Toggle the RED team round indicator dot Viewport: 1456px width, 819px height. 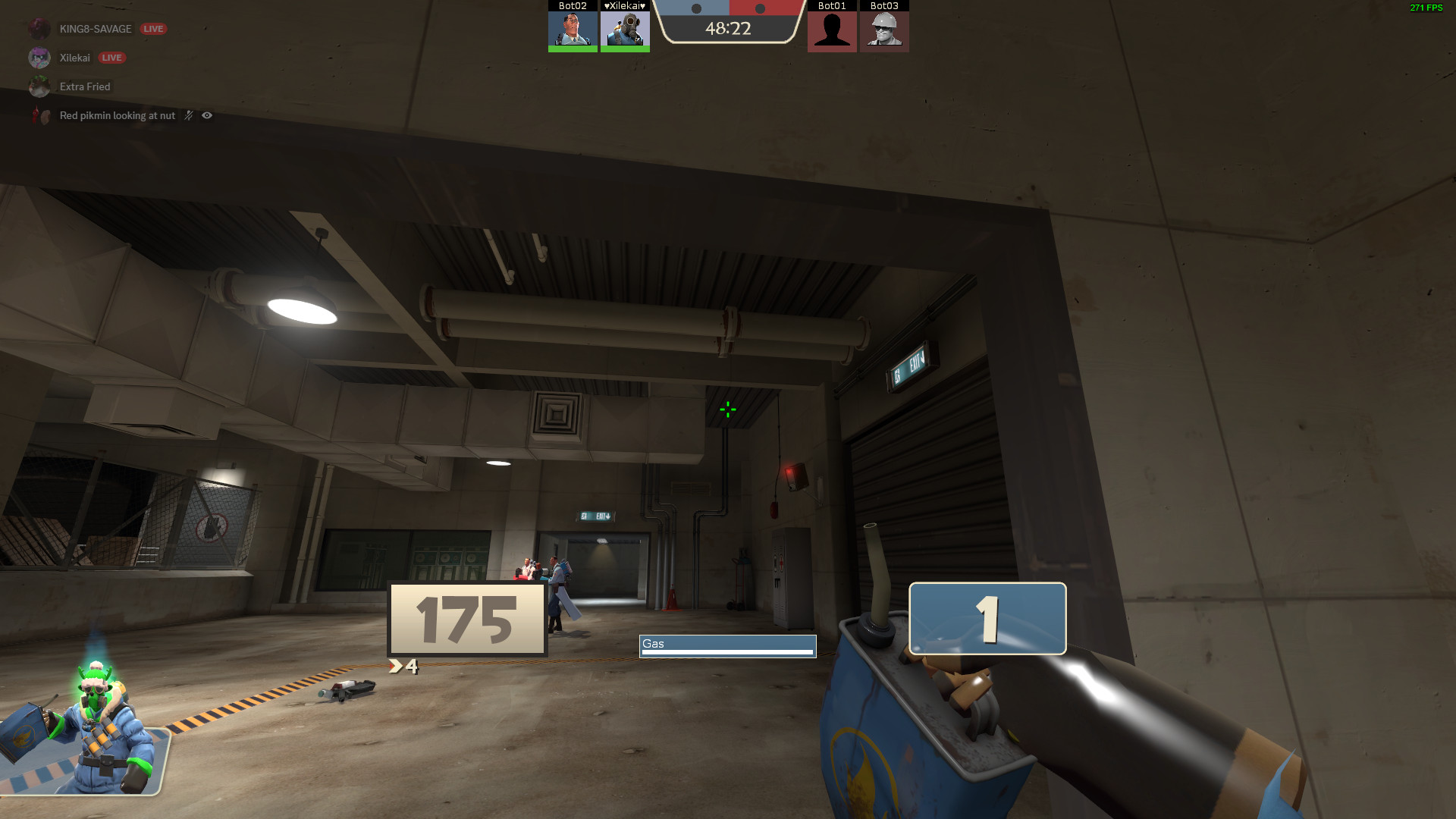[x=760, y=8]
